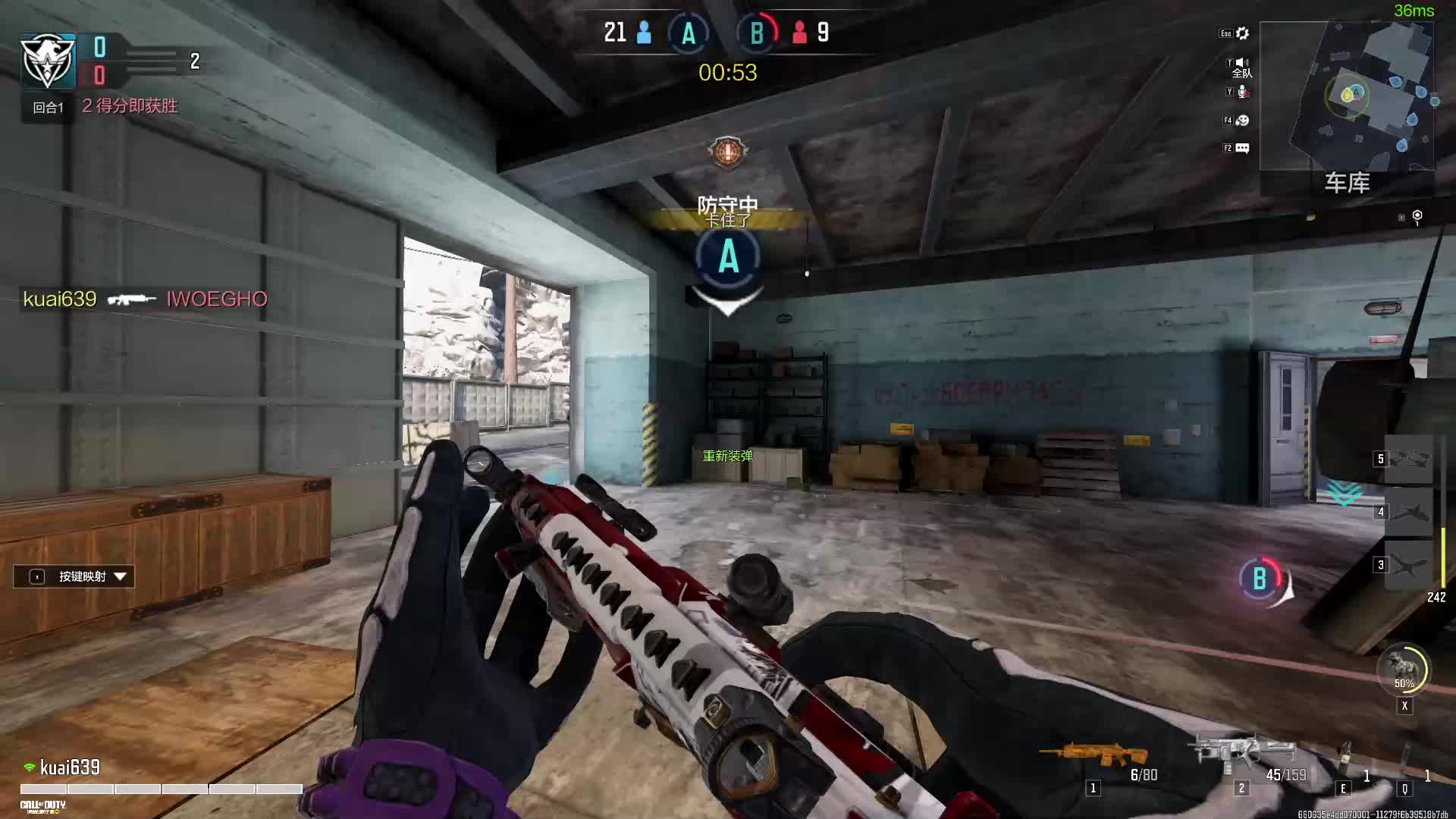This screenshot has height=819, width=1456.
Task: Click the minimap location pin icon
Action: [1417, 217]
